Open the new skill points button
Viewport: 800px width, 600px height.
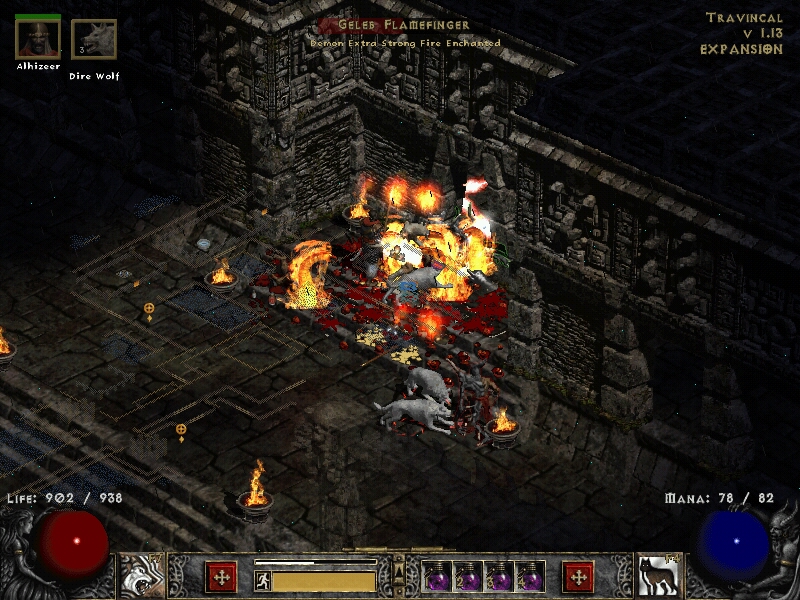578,577
